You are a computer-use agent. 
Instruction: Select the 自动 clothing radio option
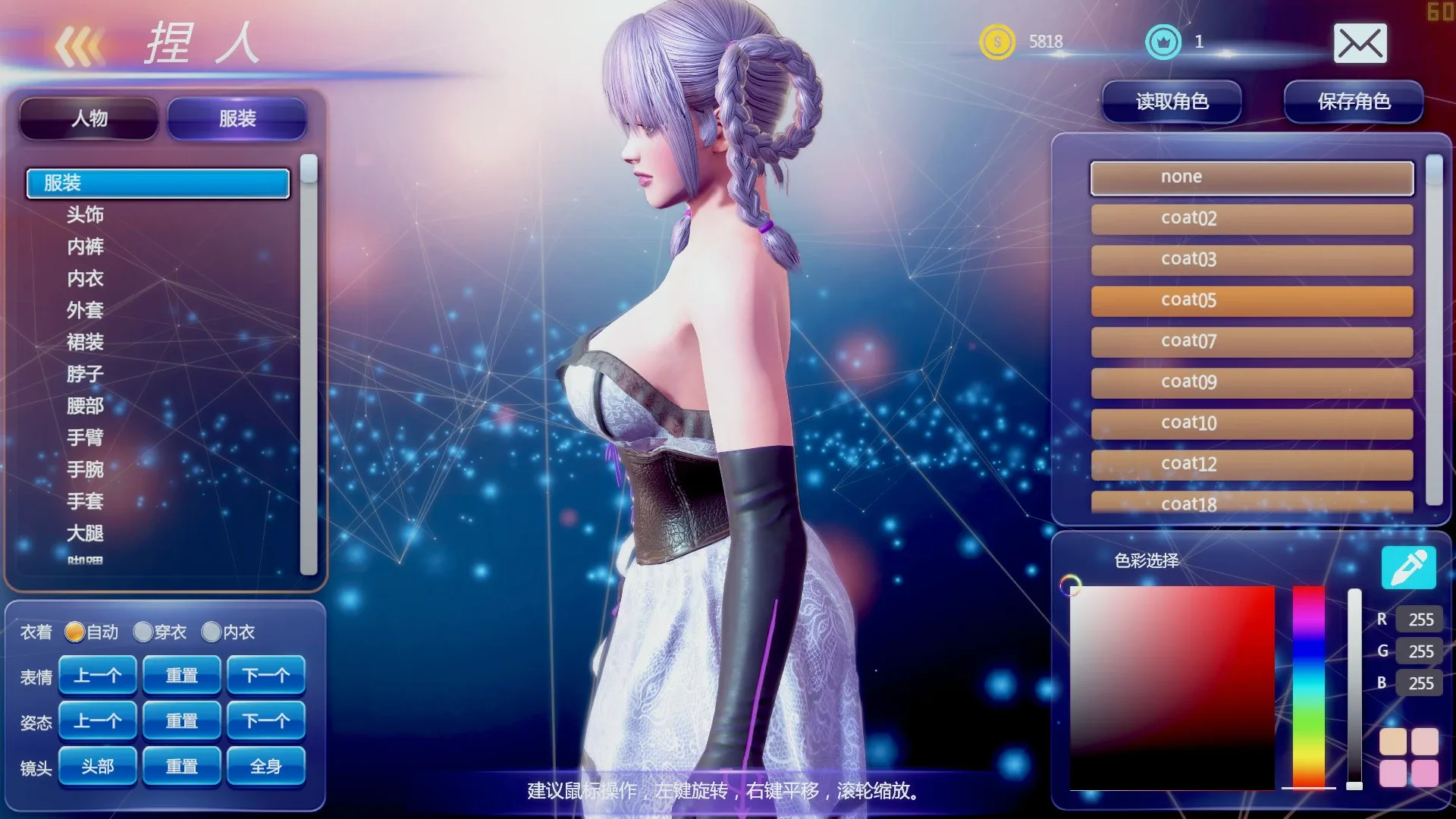point(76,632)
